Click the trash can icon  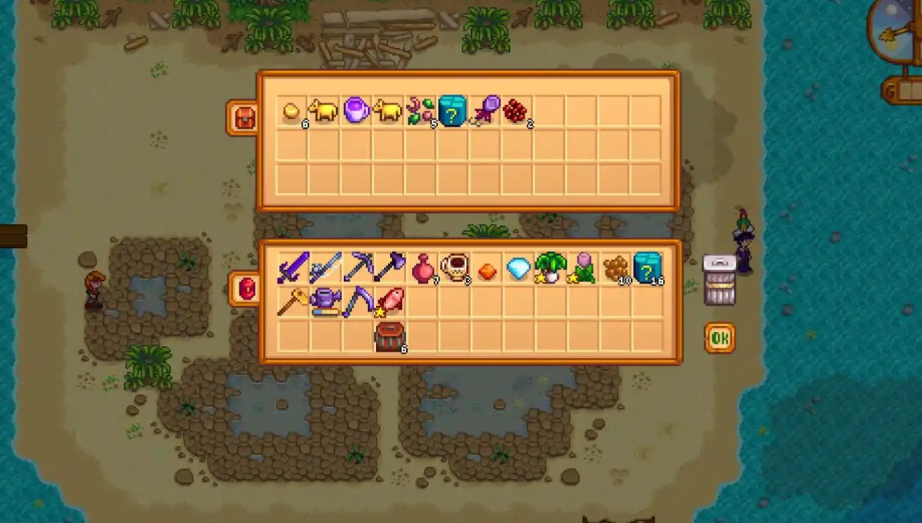pyautogui.click(x=719, y=278)
